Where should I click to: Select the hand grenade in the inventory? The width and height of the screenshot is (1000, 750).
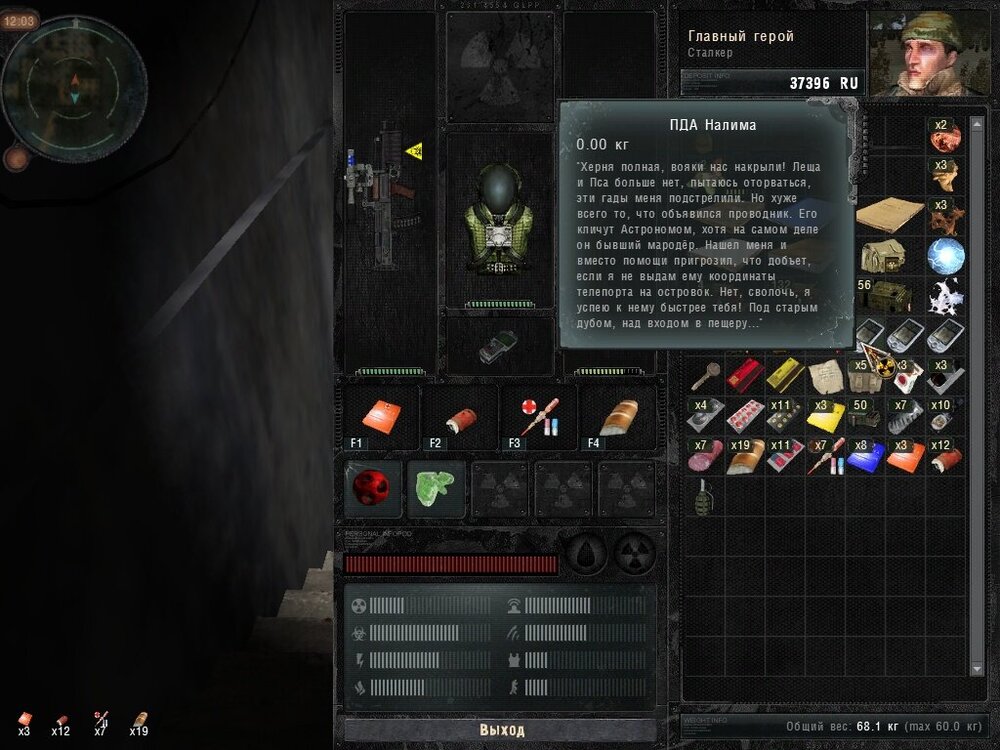704,495
